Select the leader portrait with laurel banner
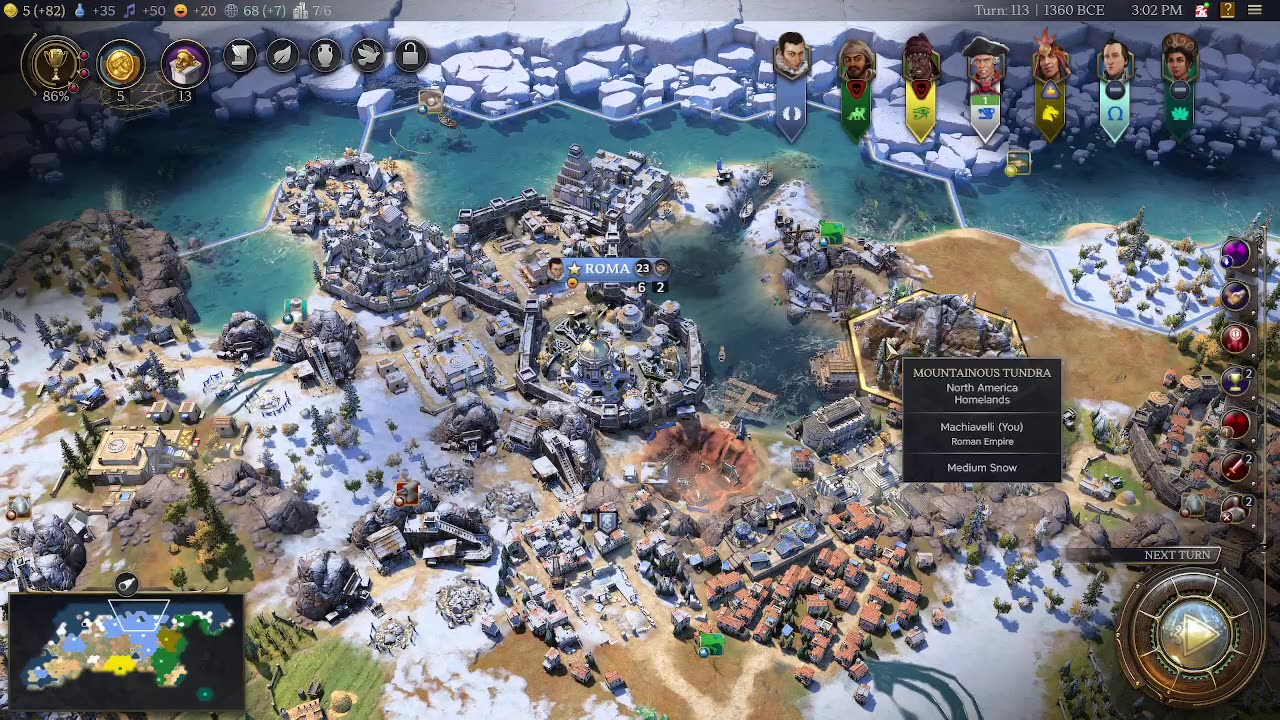The width and height of the screenshot is (1280, 720). [791, 62]
